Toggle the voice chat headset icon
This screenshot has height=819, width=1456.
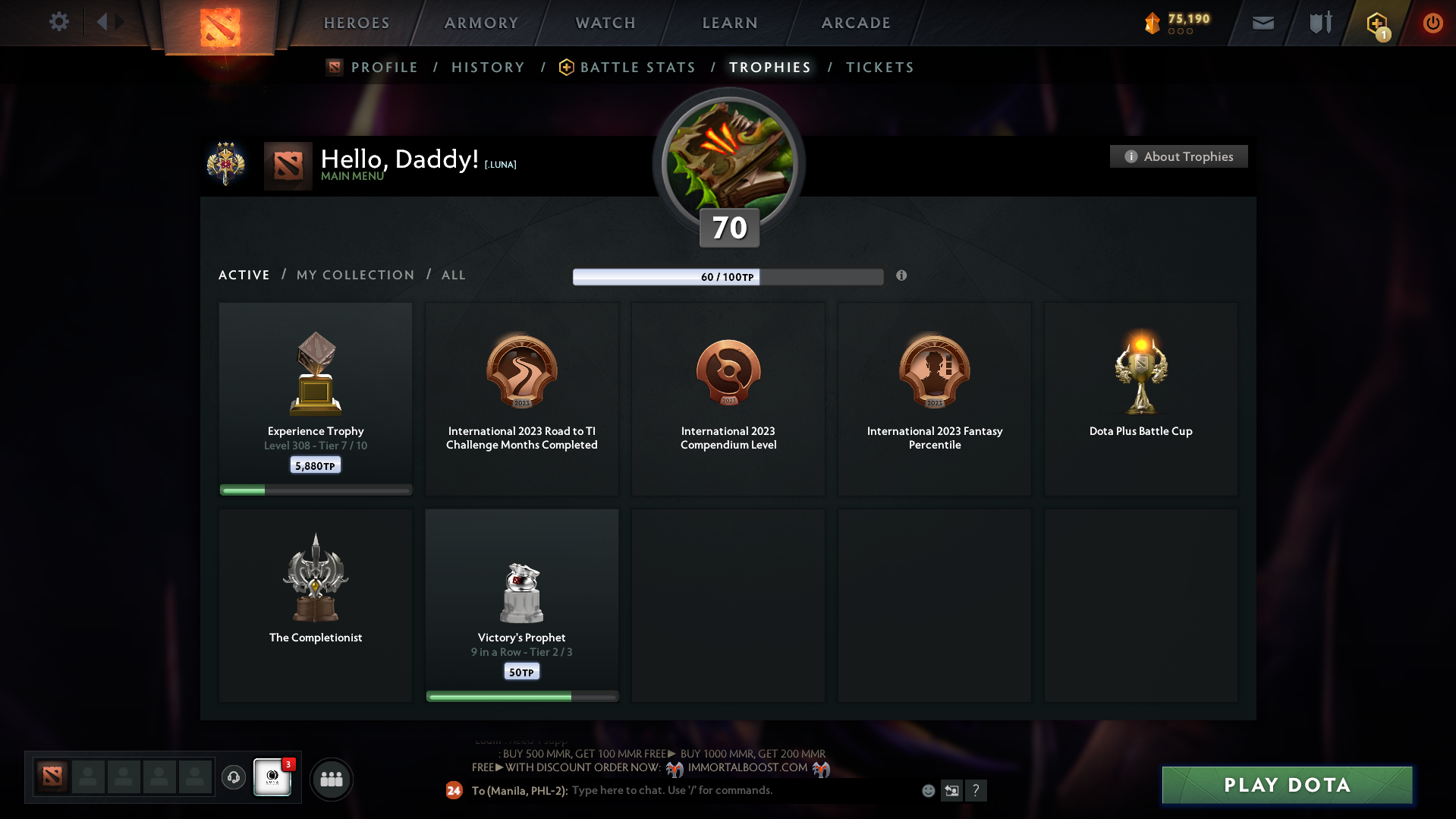pyautogui.click(x=234, y=778)
